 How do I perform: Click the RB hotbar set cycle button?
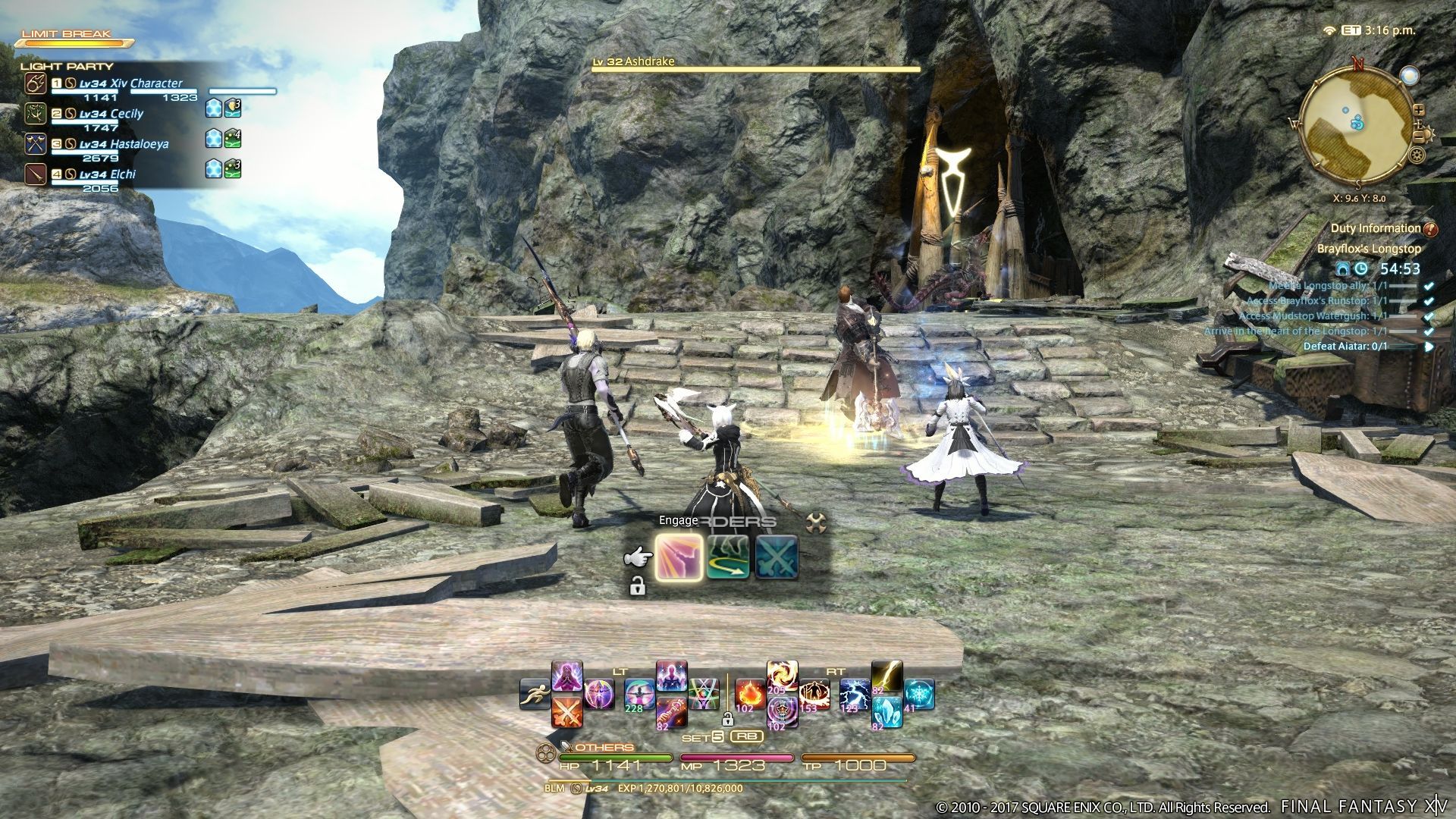(745, 737)
